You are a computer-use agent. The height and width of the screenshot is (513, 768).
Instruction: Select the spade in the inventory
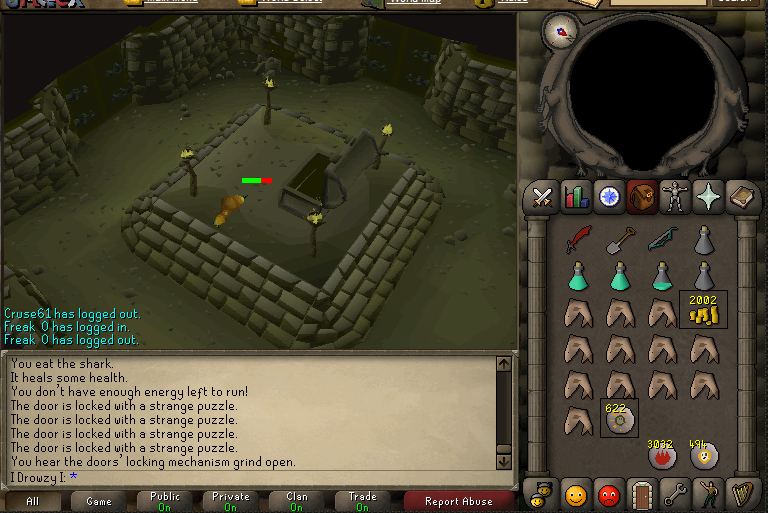[620, 239]
